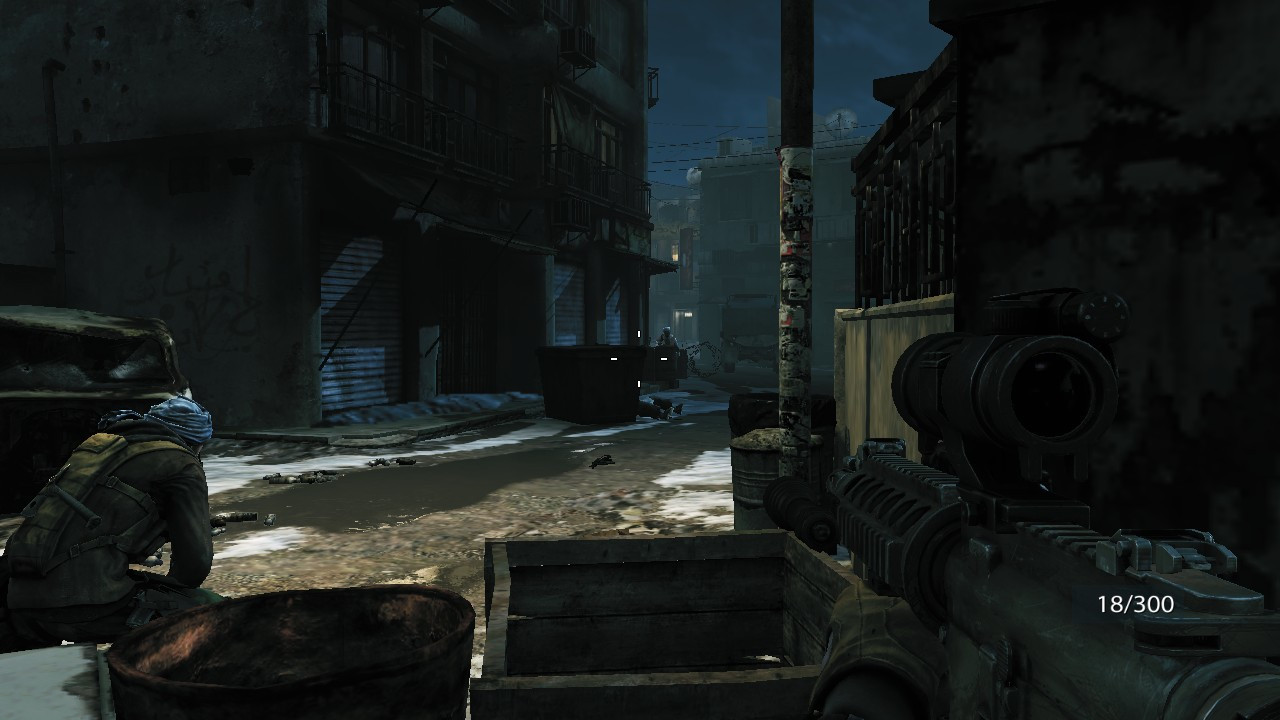
Task: Click the bottom tick mark of the crosshair
Action: [x=639, y=383]
